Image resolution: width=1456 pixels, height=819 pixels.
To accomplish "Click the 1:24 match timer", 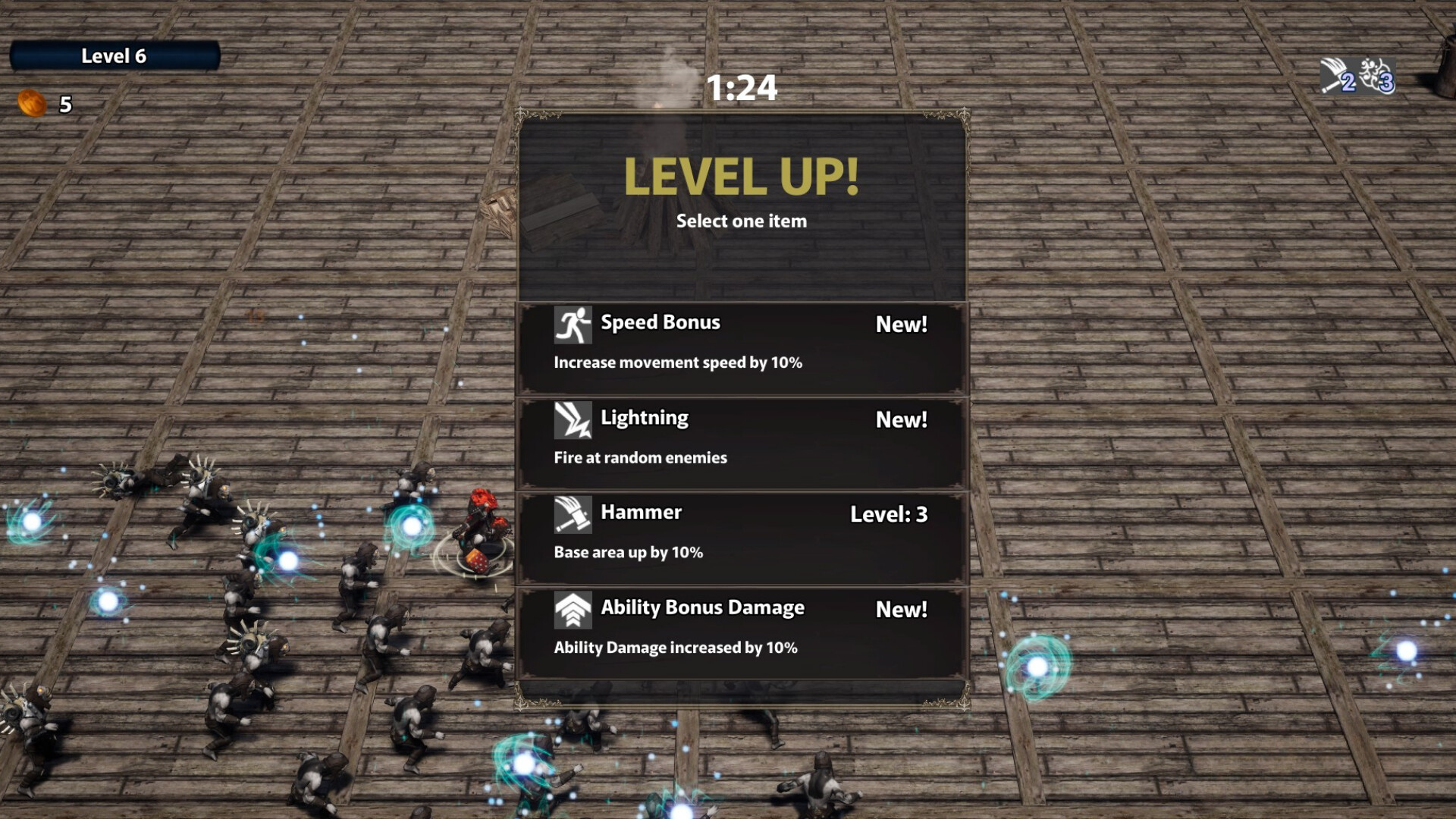I will pos(742,88).
